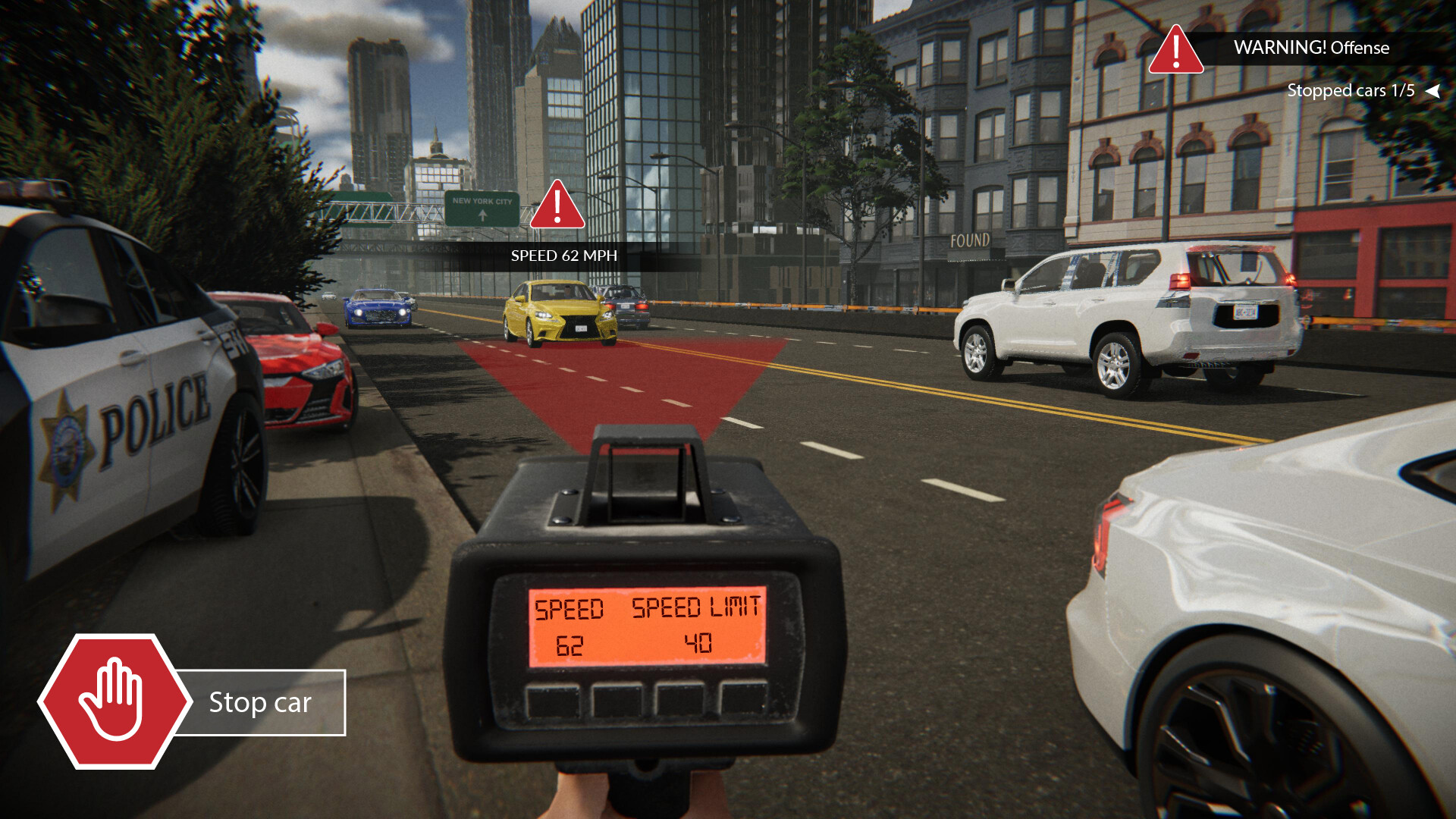
Task: Expand the Stopped cars 1/5 panel arrow
Action: tap(1433, 91)
